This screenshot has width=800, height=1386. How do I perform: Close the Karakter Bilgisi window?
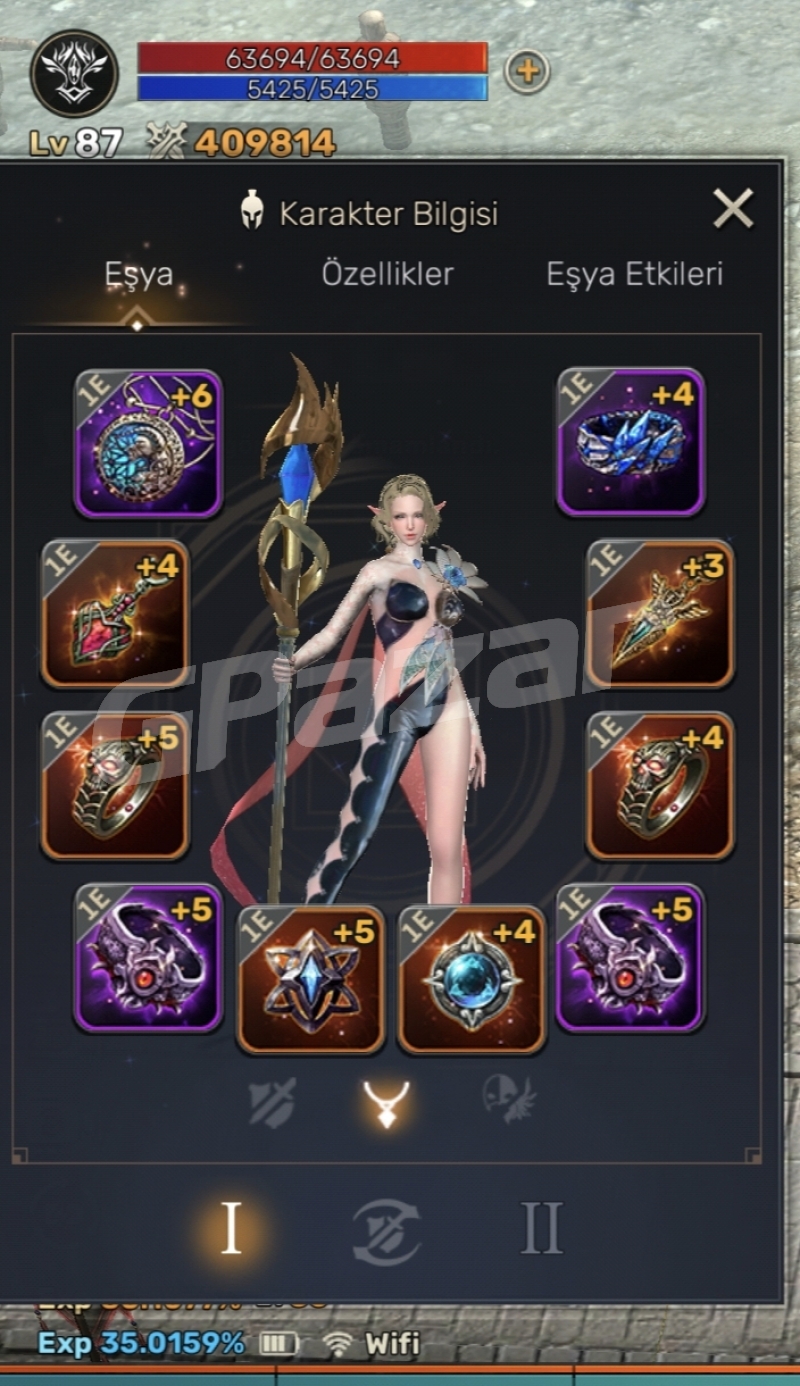pos(733,210)
